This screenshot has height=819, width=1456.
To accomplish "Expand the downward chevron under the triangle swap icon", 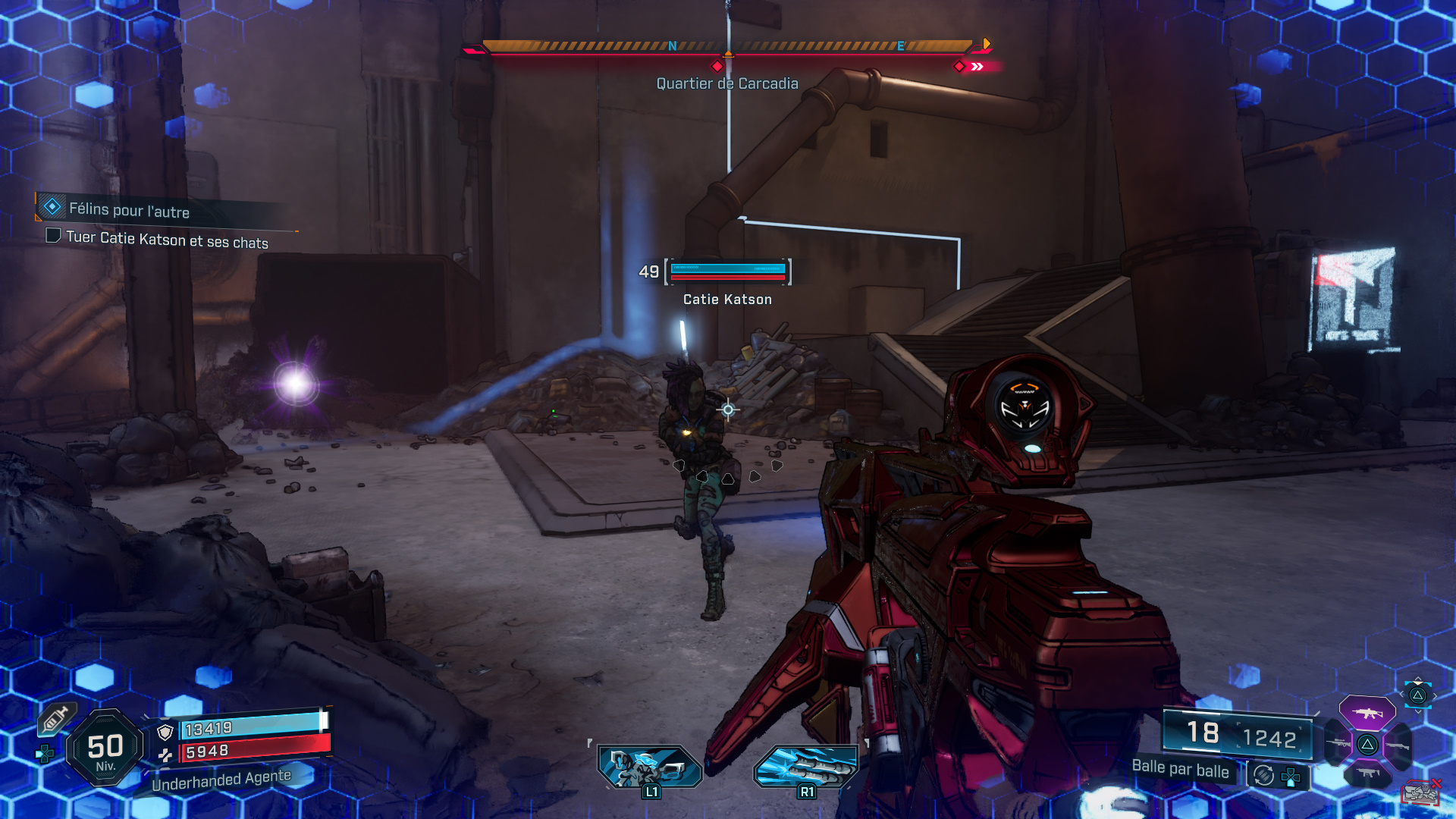I will pos(1418,711).
